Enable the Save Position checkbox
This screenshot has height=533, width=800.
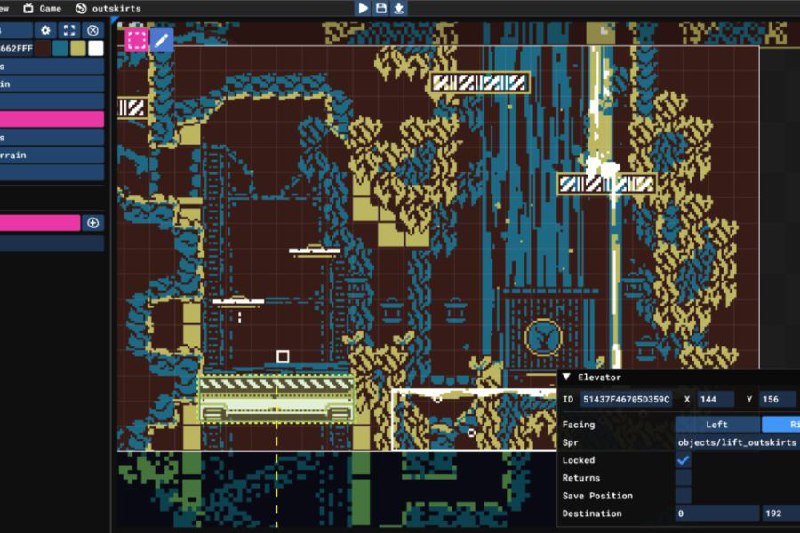(x=683, y=496)
